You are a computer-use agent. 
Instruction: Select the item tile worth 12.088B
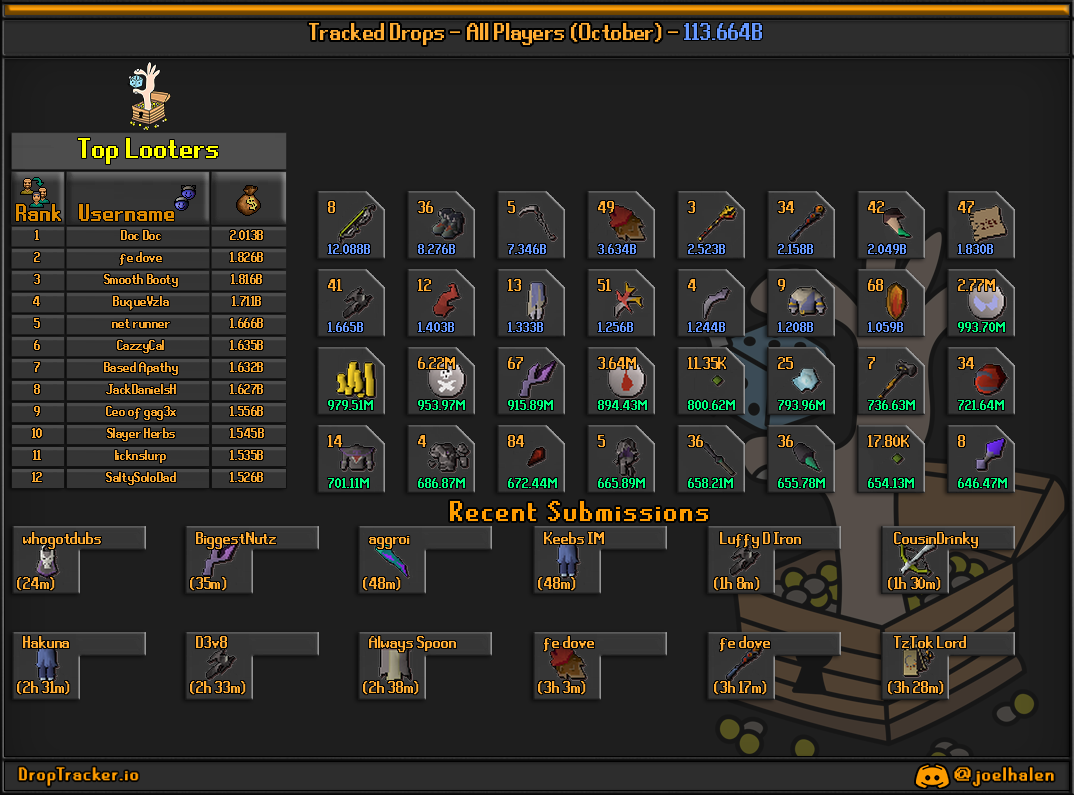(x=350, y=225)
